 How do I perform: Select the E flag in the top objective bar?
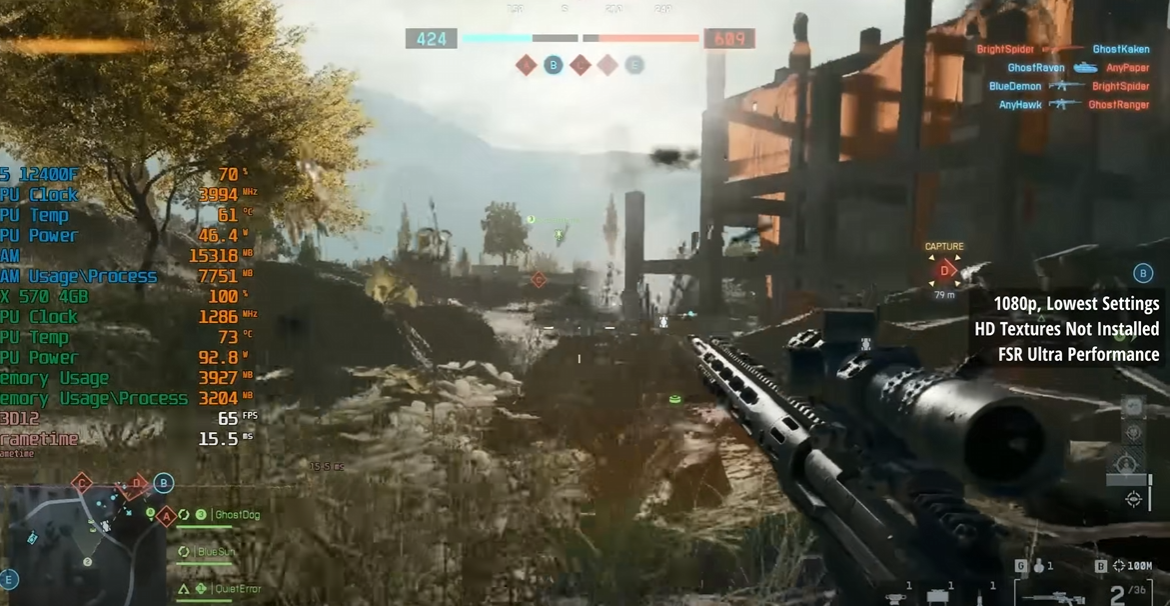point(634,66)
